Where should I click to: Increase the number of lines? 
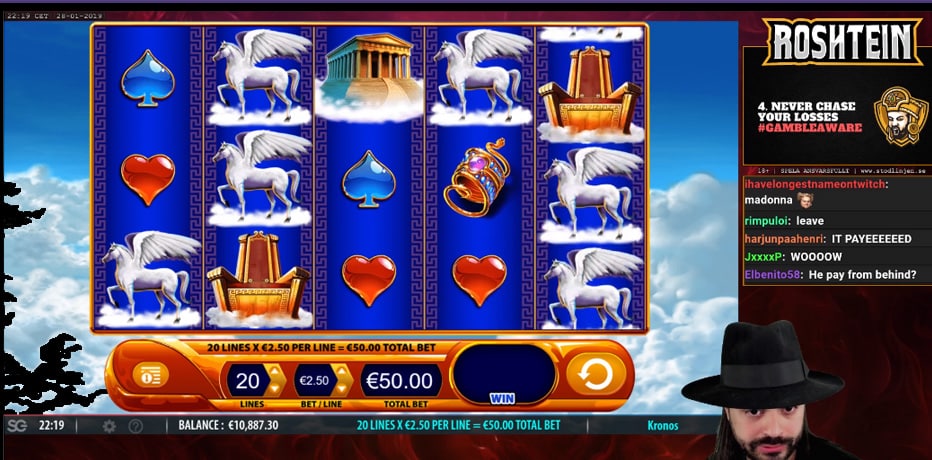pyautogui.click(x=274, y=373)
